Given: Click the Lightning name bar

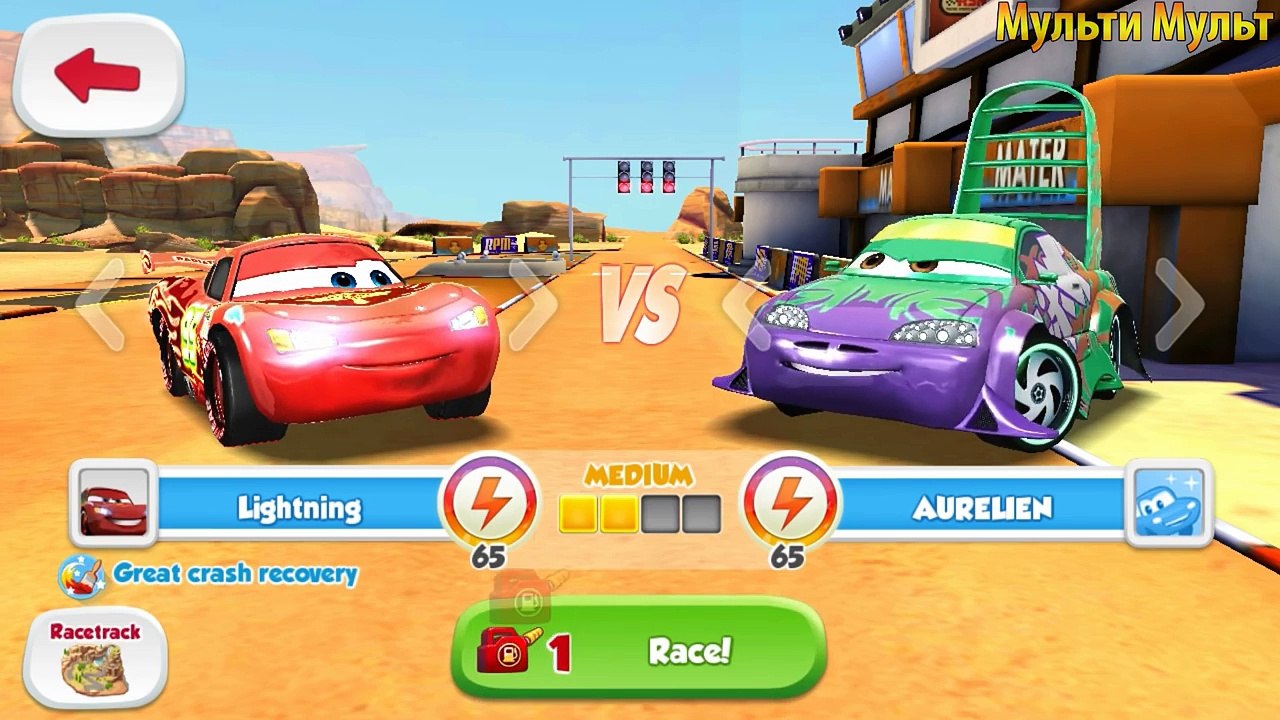Looking at the screenshot, I should [300, 507].
